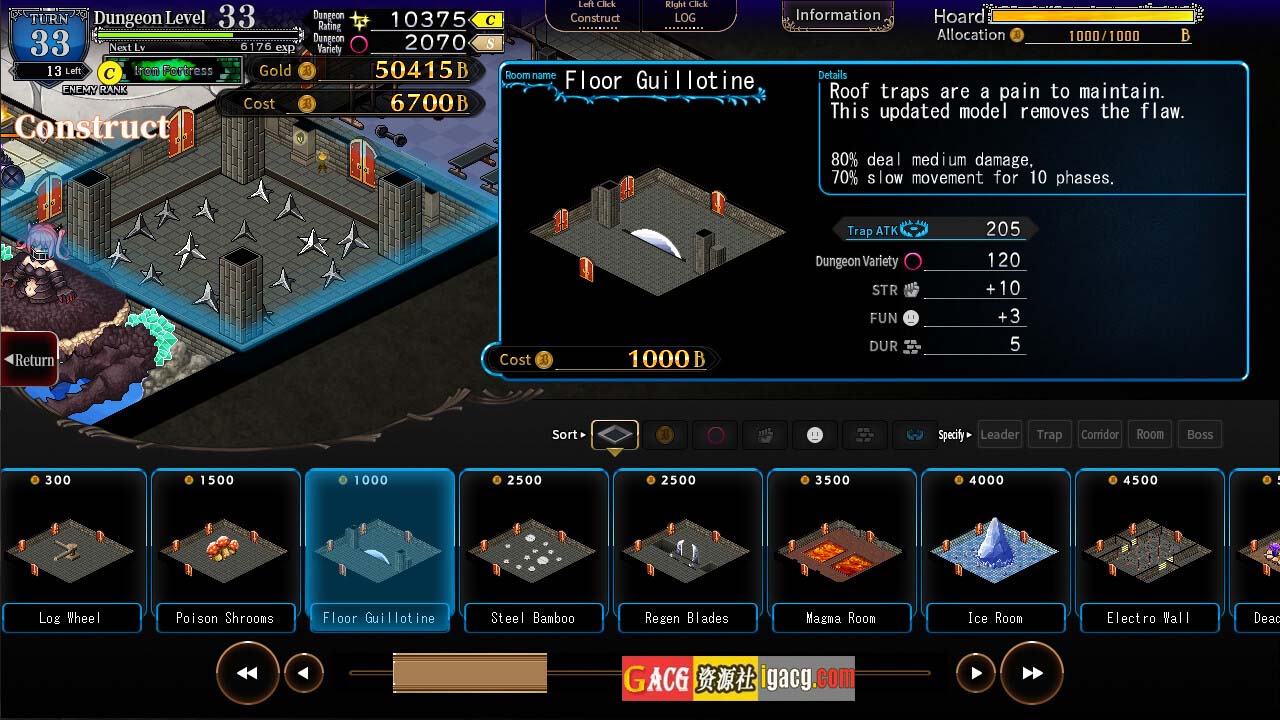Sort rooms by gold coin cost

point(665,435)
